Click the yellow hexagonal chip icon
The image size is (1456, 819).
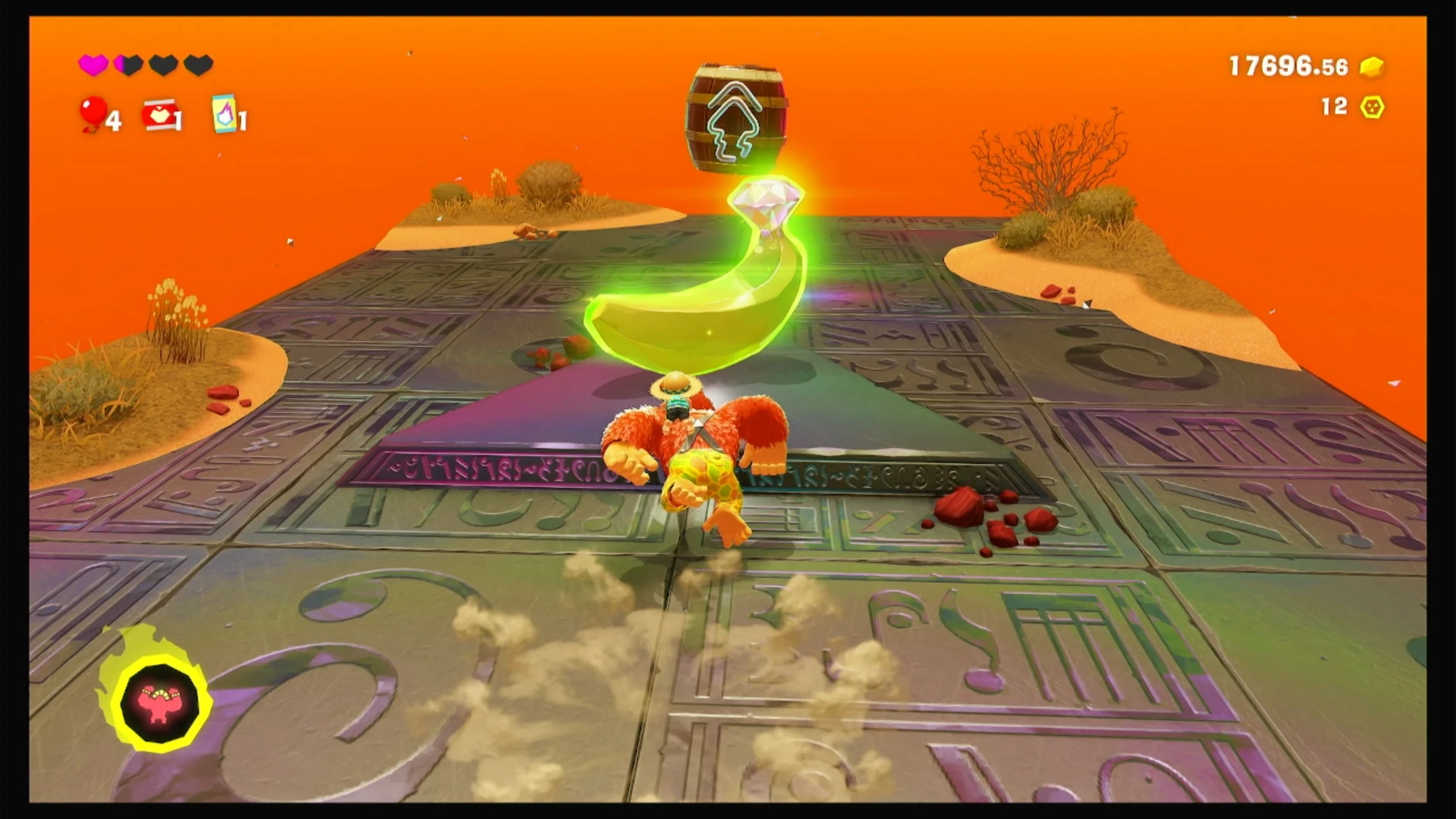pyautogui.click(x=1372, y=107)
